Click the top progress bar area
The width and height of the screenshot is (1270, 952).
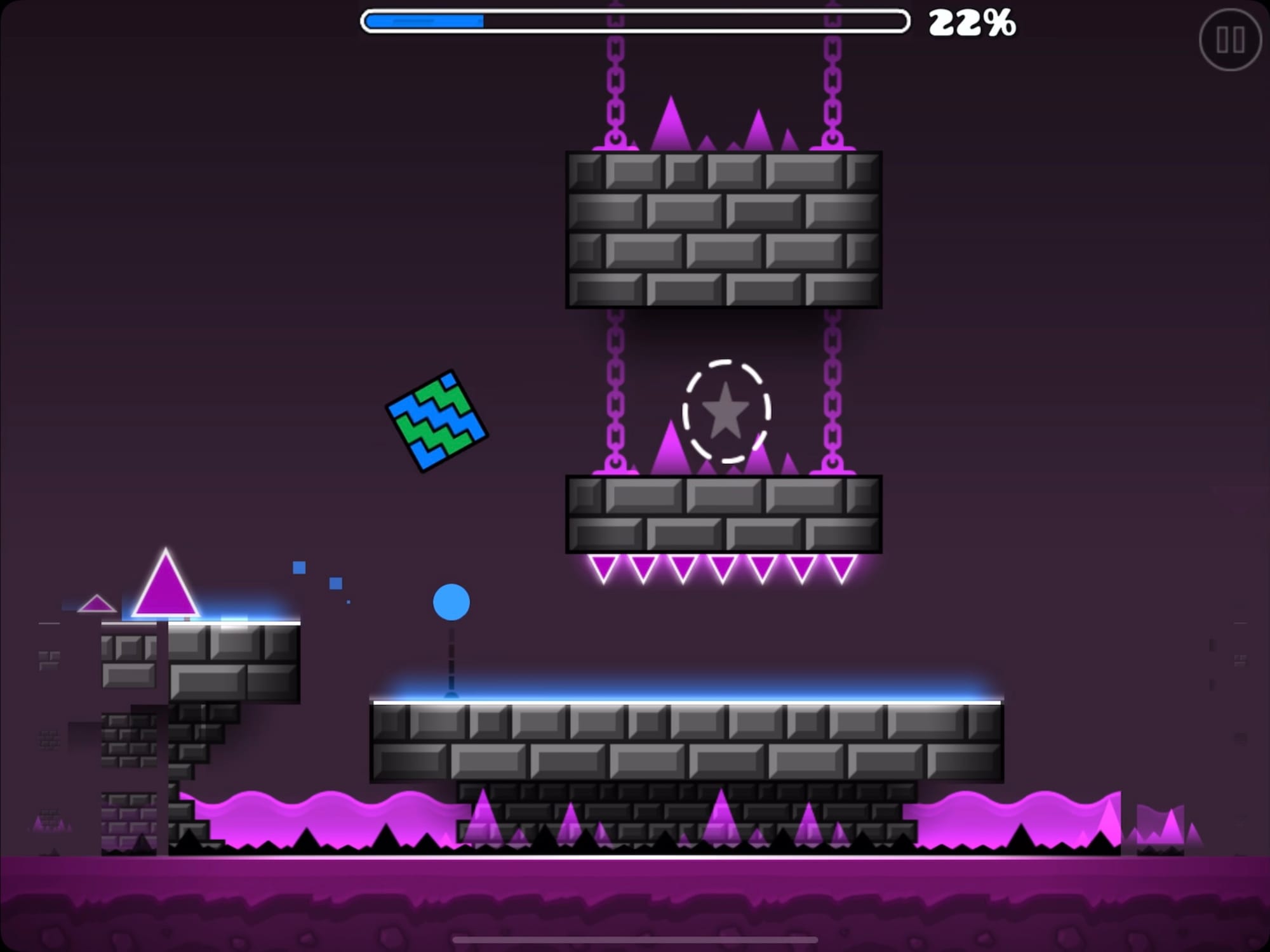(x=635, y=21)
